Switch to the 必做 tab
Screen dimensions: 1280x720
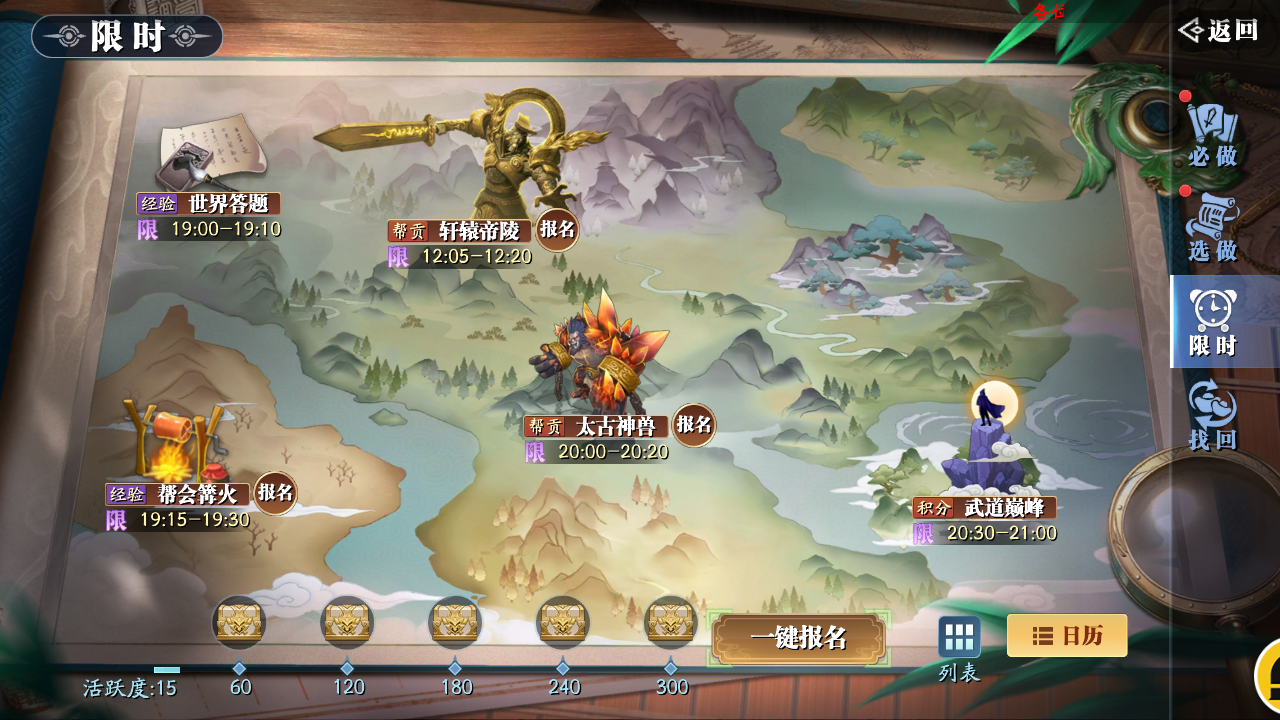(1212, 134)
